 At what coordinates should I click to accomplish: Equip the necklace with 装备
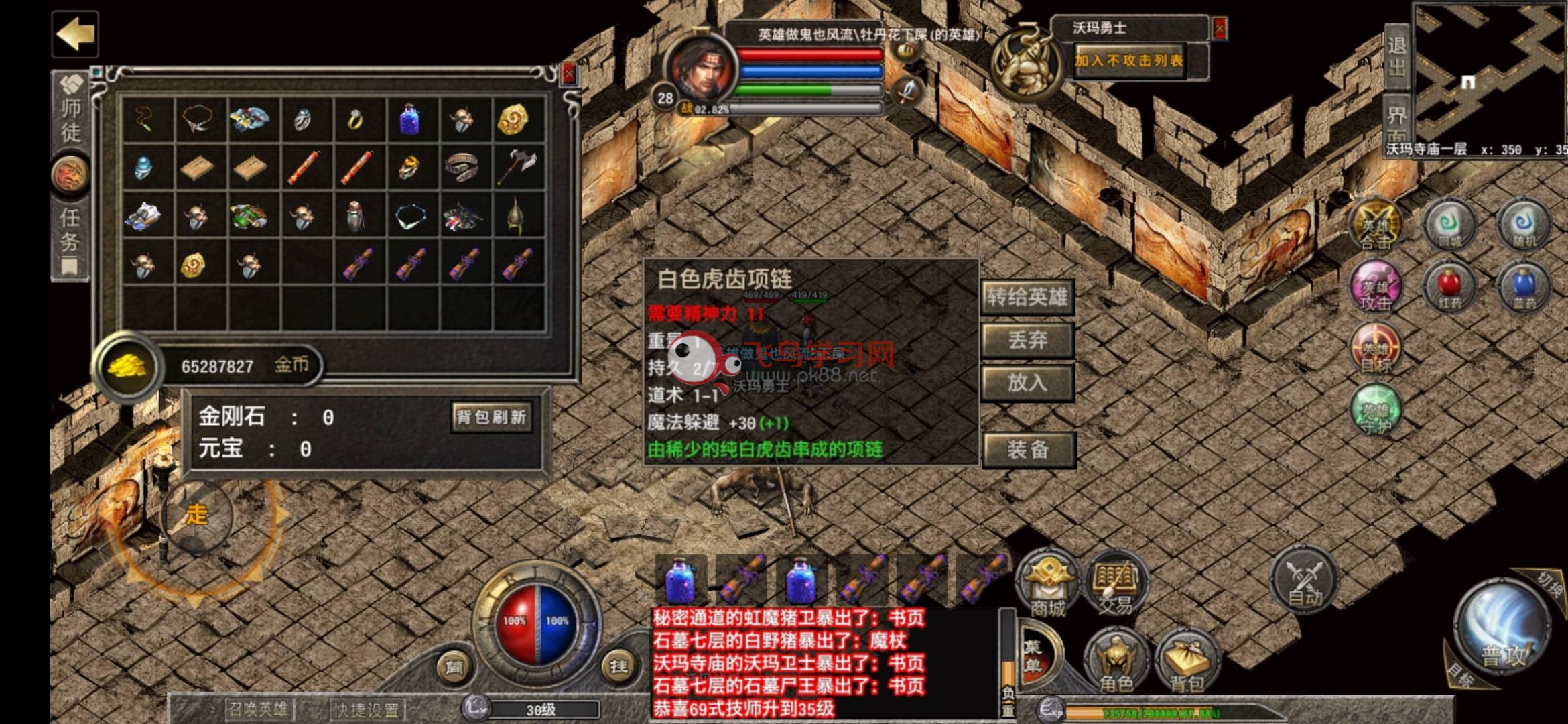(1028, 449)
